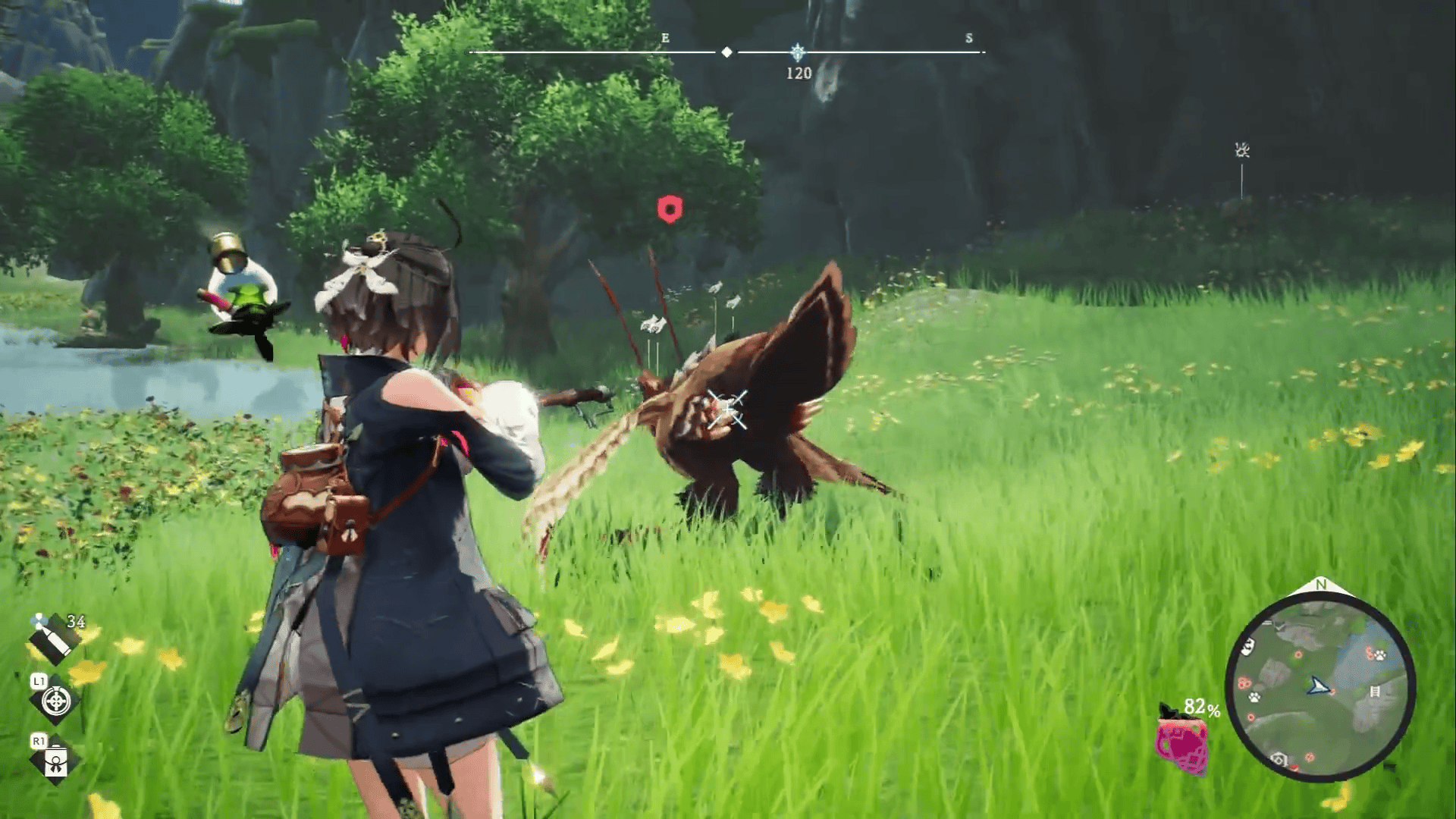This screenshot has width=1456, height=819.
Task: Open the ribbon-tied item bag icon
Action: pyautogui.click(x=56, y=761)
